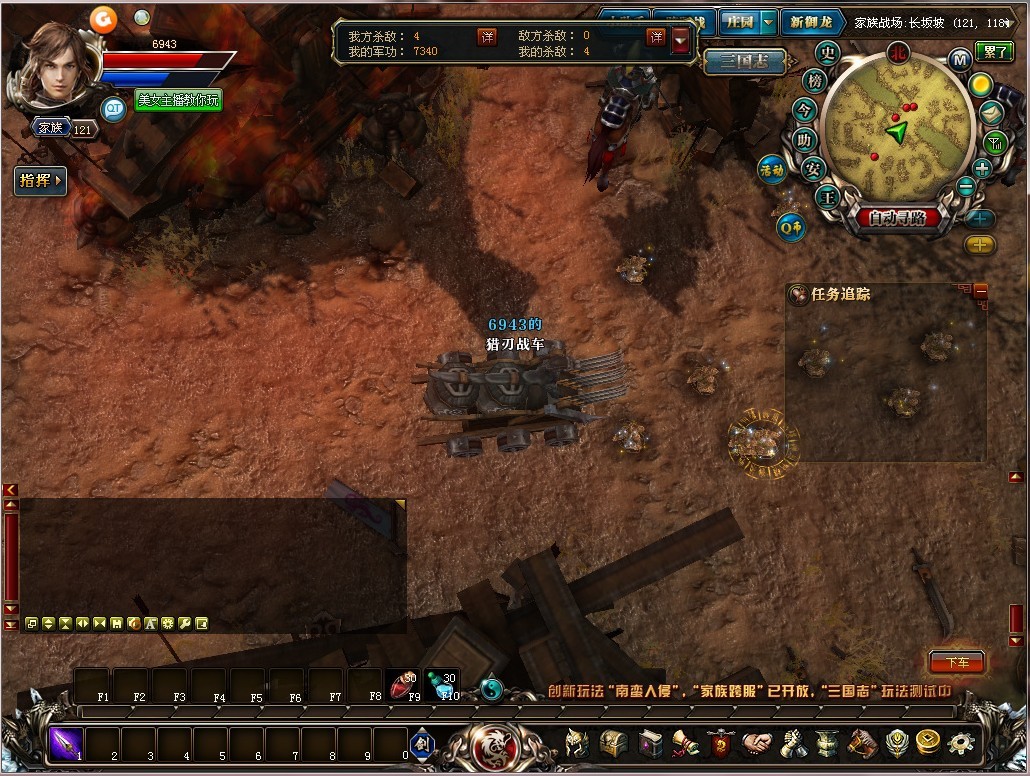Open the mail envelope icon
This screenshot has height=776, width=1030.
991,112
